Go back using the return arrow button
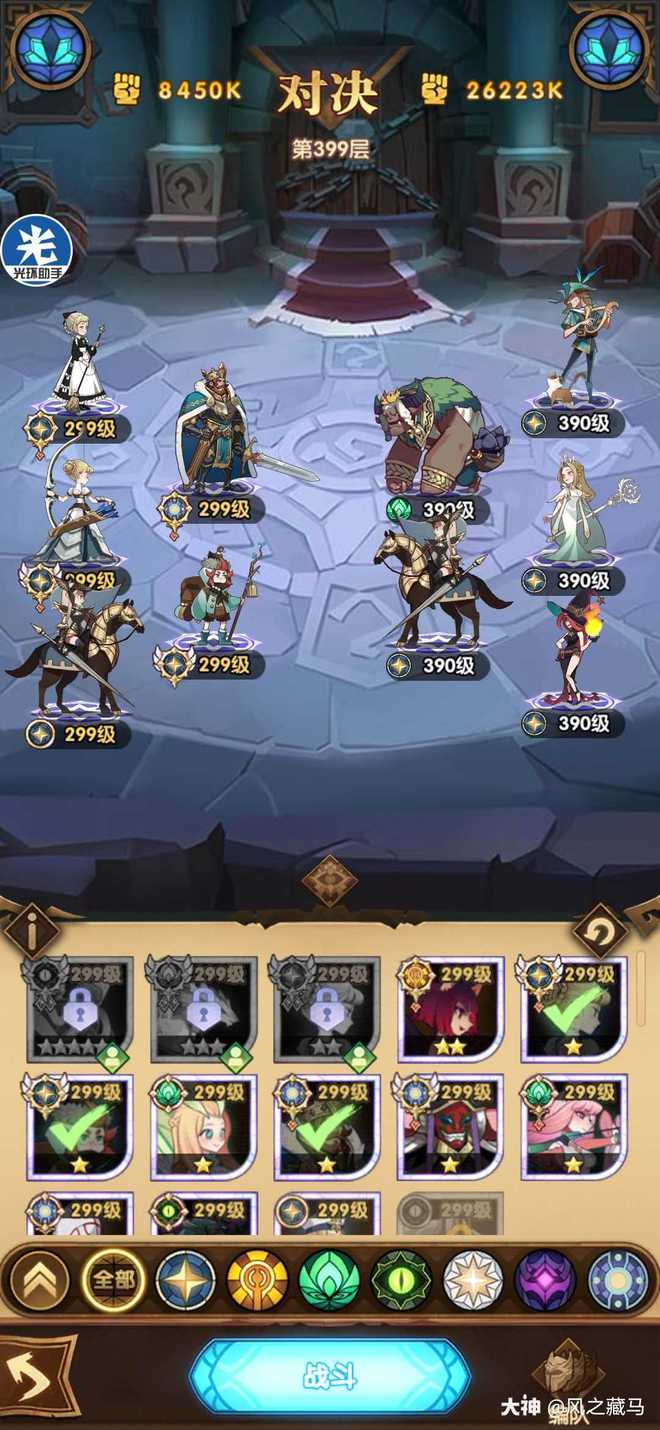 (x=35, y=1381)
